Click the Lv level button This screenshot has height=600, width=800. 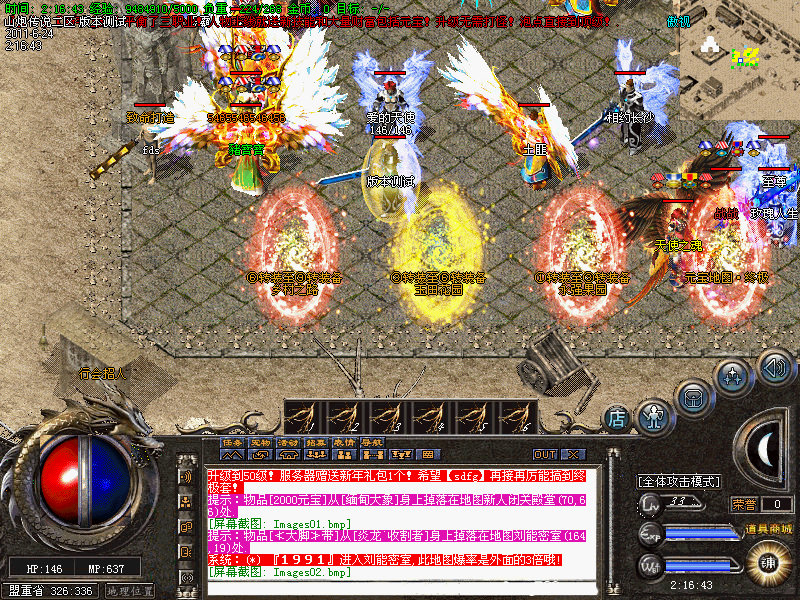coord(650,503)
